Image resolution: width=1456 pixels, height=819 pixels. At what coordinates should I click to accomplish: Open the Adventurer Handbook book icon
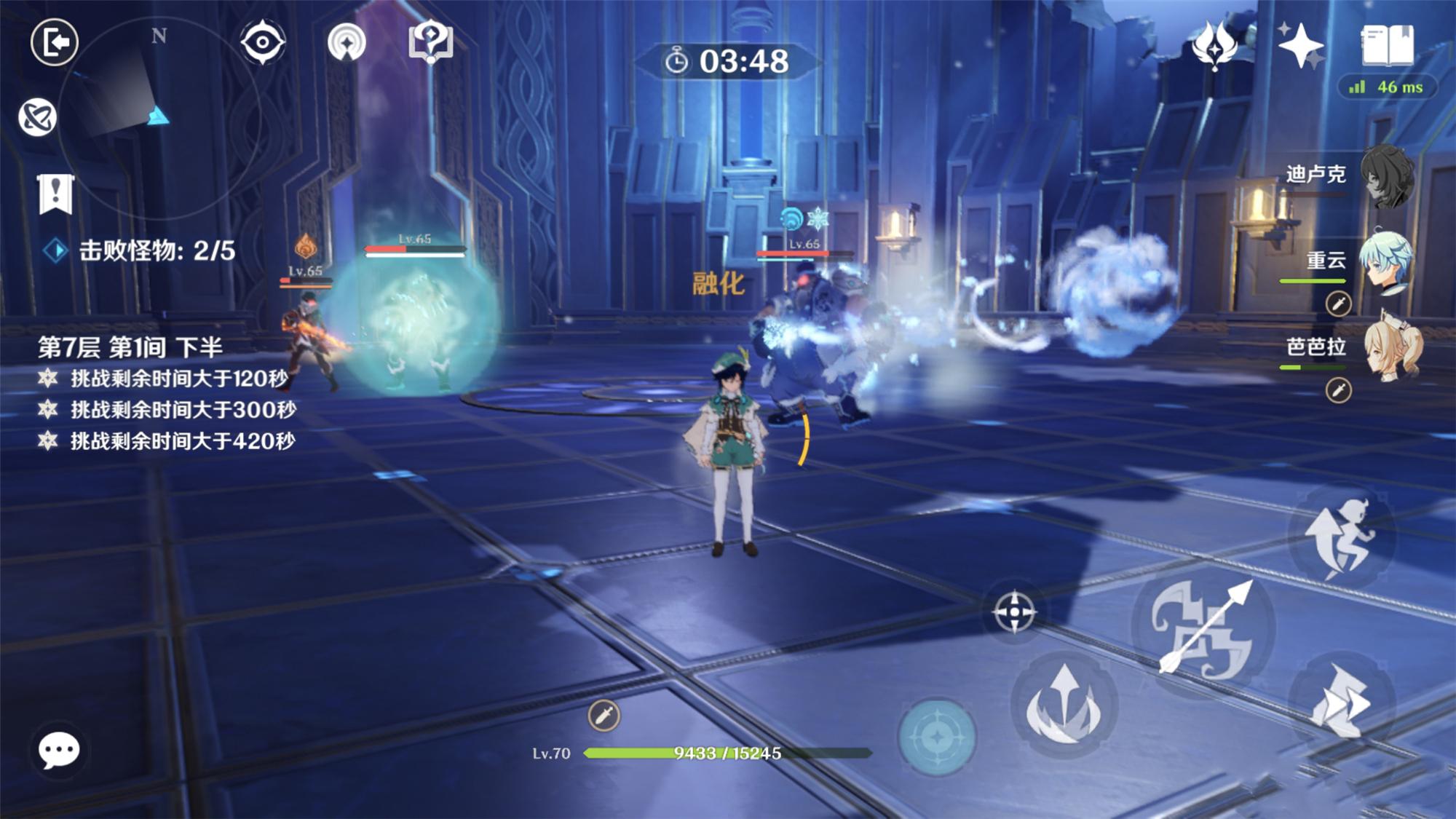pyautogui.click(x=1387, y=45)
